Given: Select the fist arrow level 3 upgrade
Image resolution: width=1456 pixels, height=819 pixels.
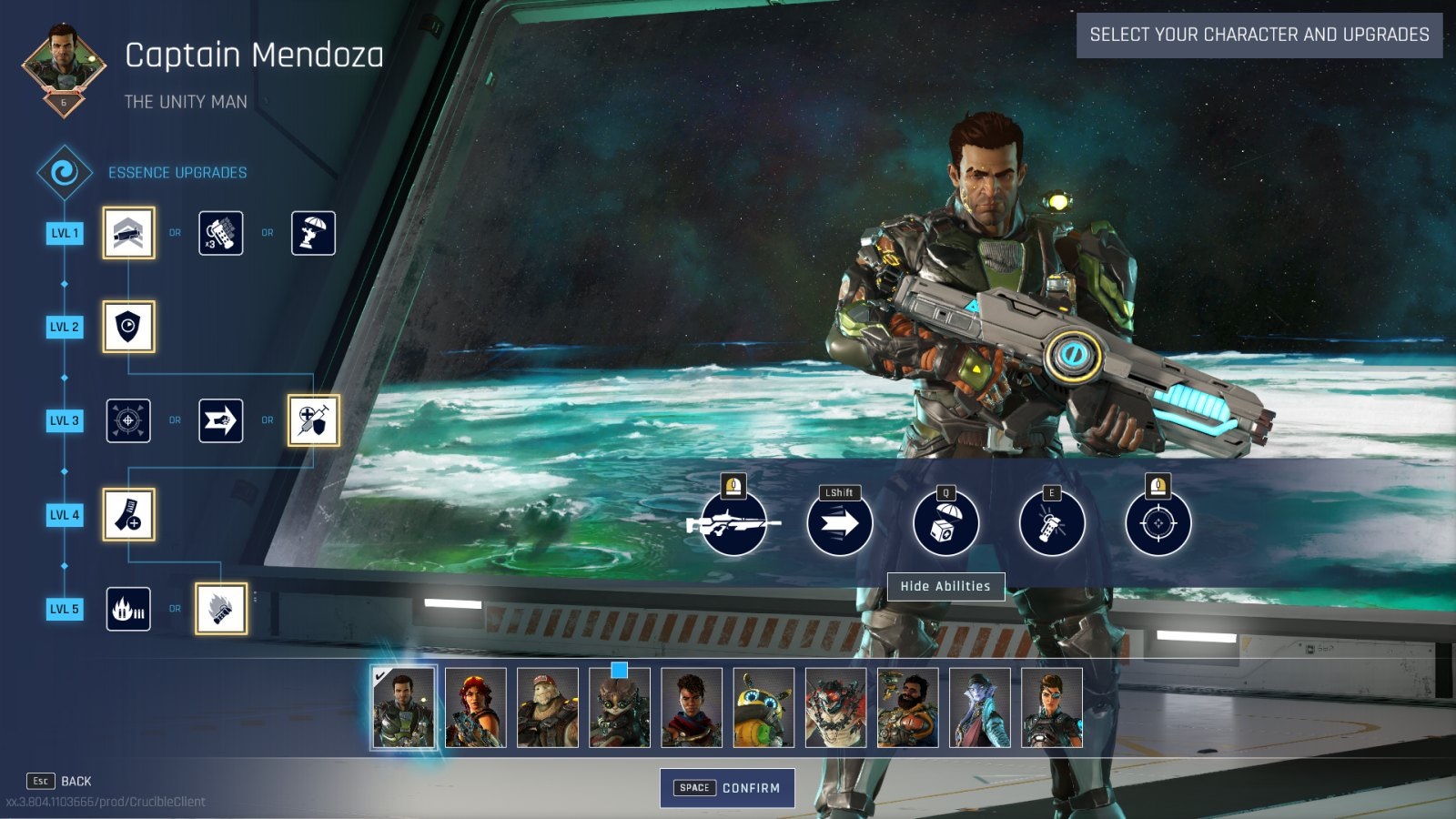Looking at the screenshot, I should tap(221, 420).
